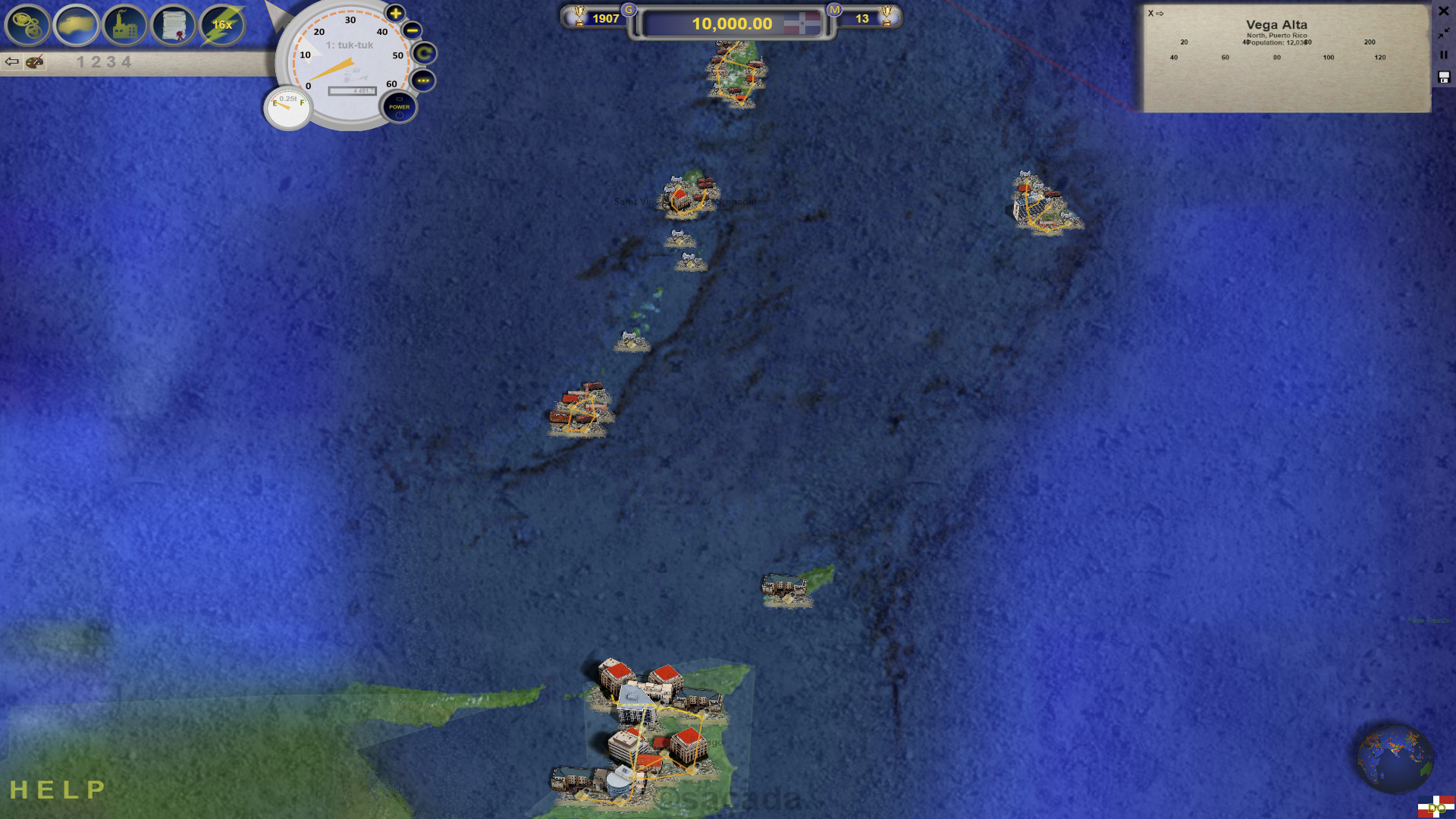Toggle the 16x lightning speed icon

pyautogui.click(x=221, y=24)
